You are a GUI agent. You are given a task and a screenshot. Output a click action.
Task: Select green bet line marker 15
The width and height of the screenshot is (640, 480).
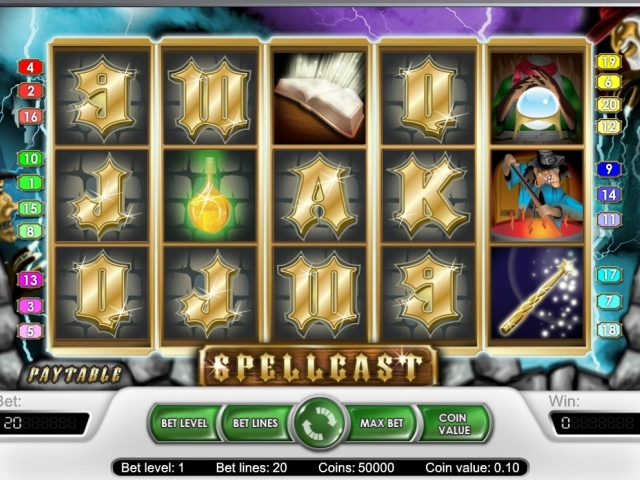(x=30, y=208)
